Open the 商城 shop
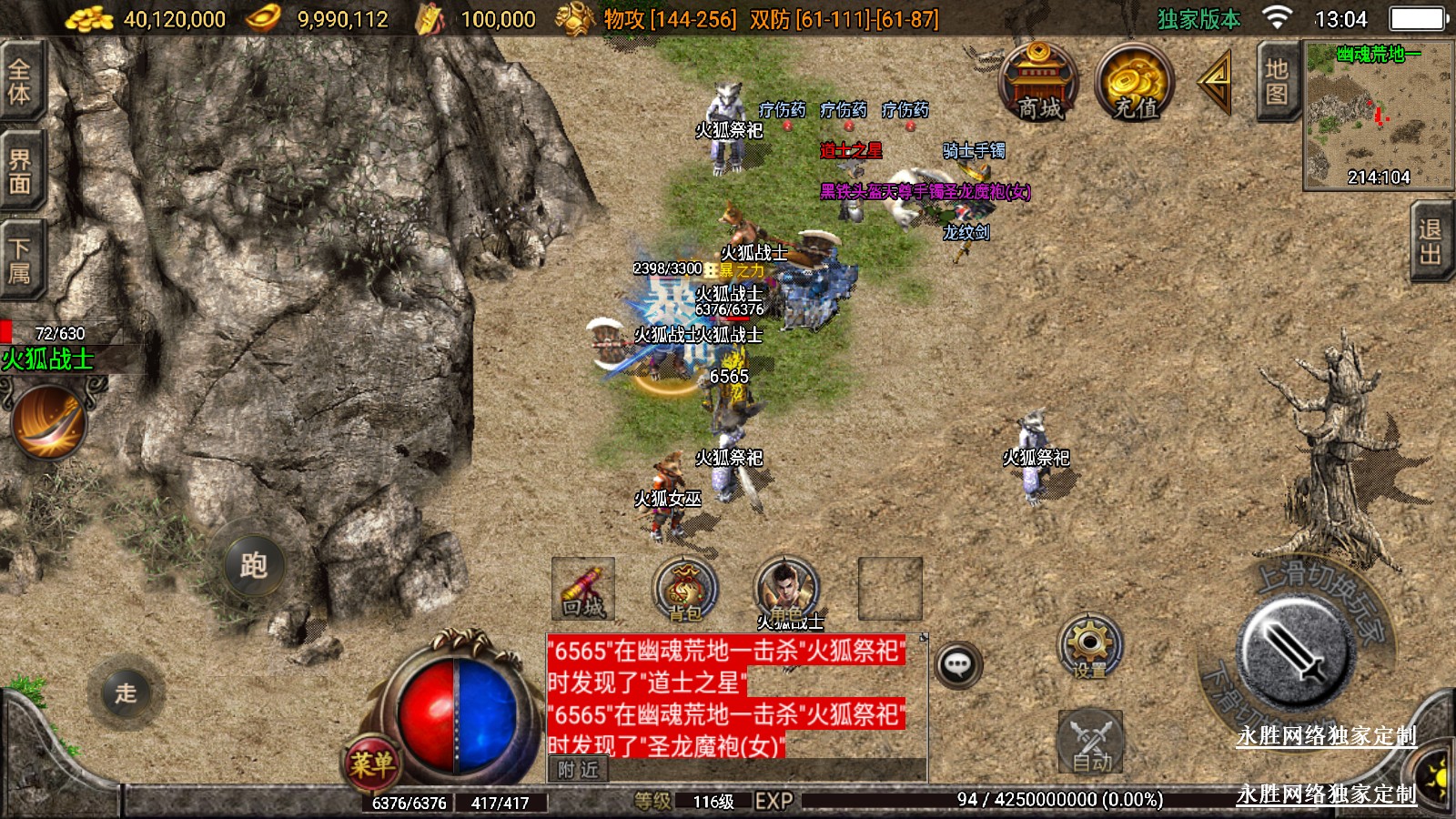Image resolution: width=1456 pixels, height=819 pixels. [x=1038, y=83]
